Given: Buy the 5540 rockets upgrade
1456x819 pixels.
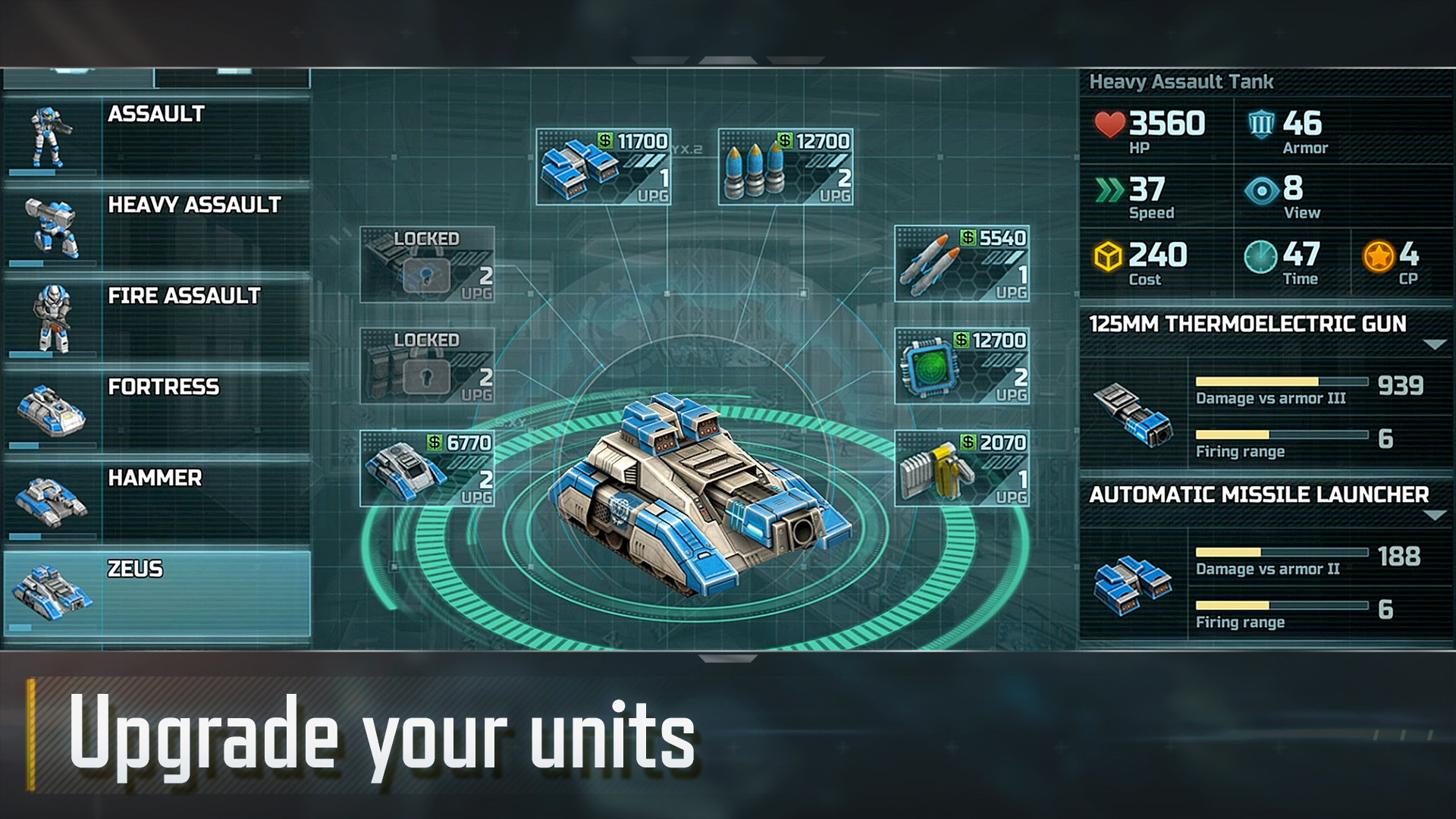Looking at the screenshot, I should pos(962,264).
